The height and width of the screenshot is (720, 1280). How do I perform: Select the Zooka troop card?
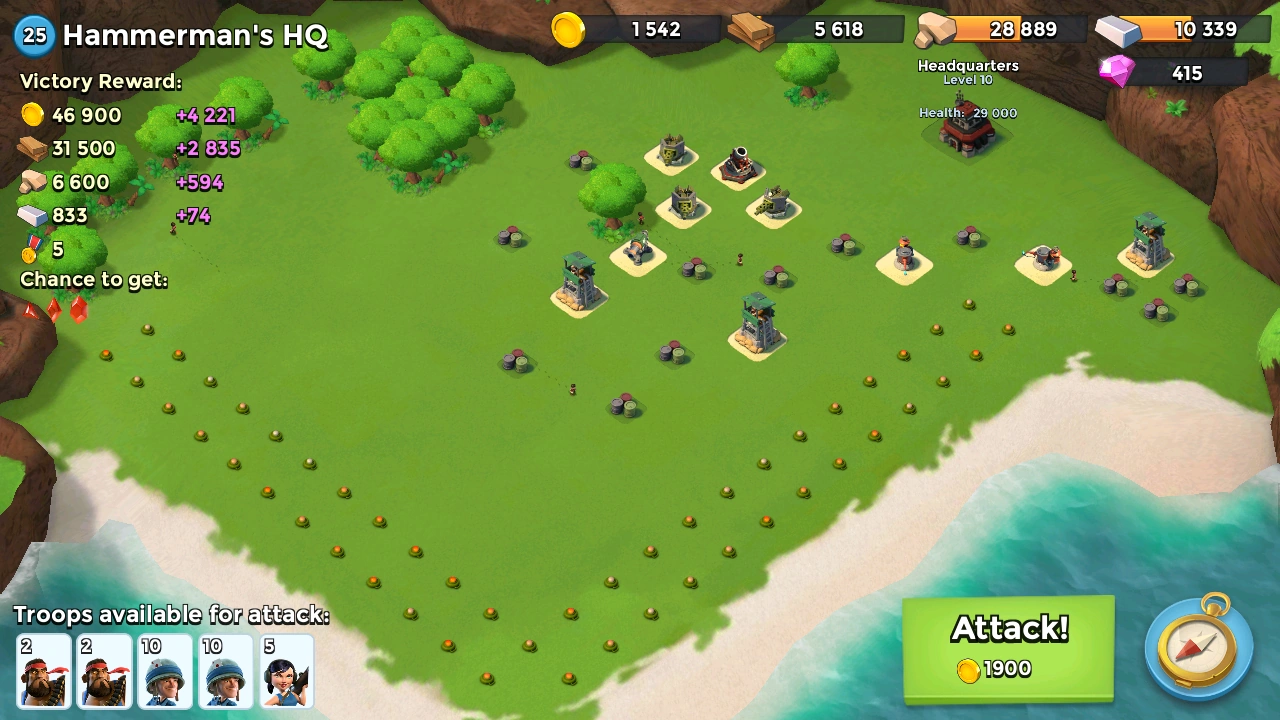coord(286,670)
